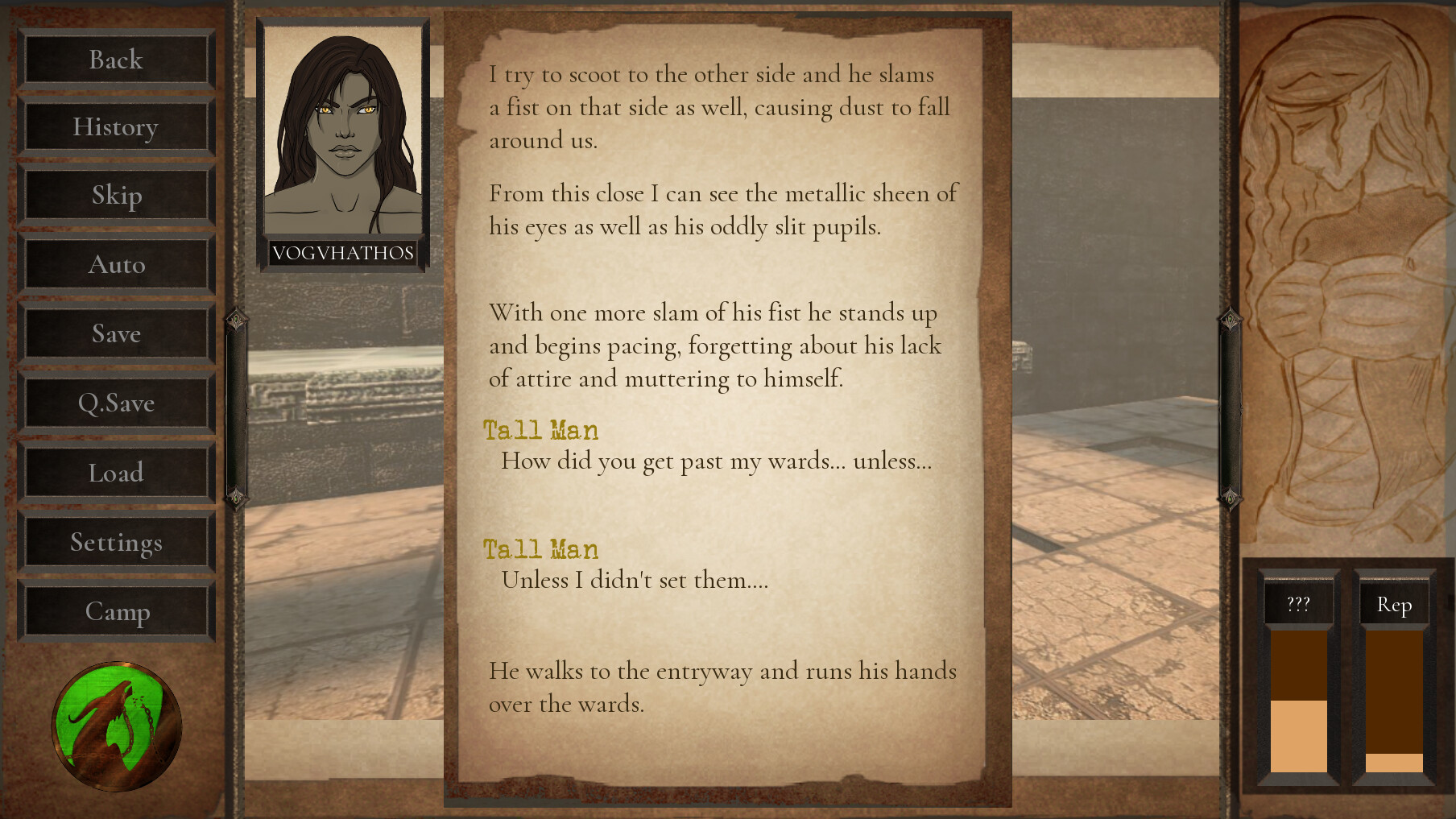Enable Skip mode
The width and height of the screenshot is (1456, 819).
116,196
